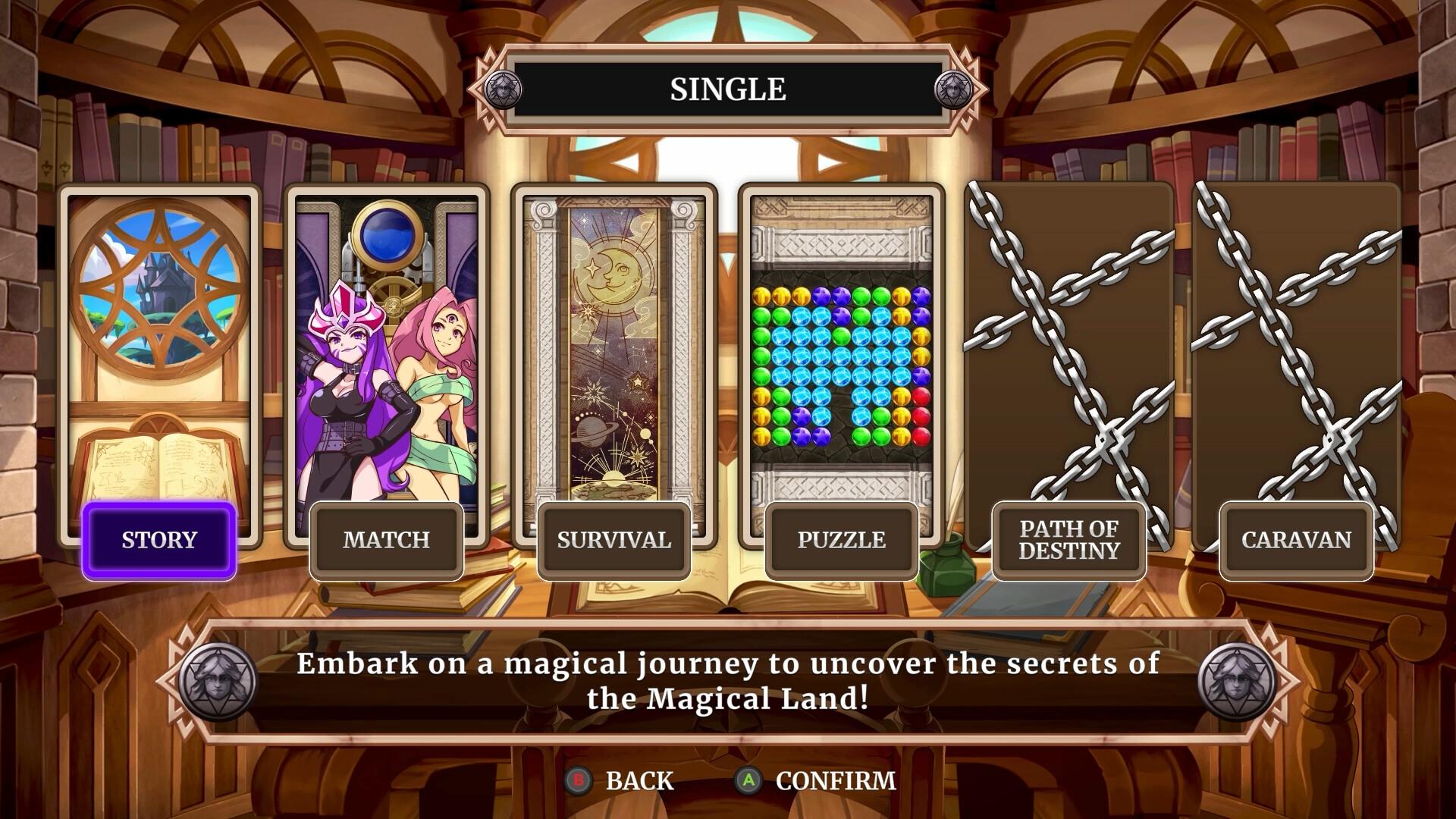The width and height of the screenshot is (1456, 819).
Task: Open the Match mode card
Action: click(385, 341)
